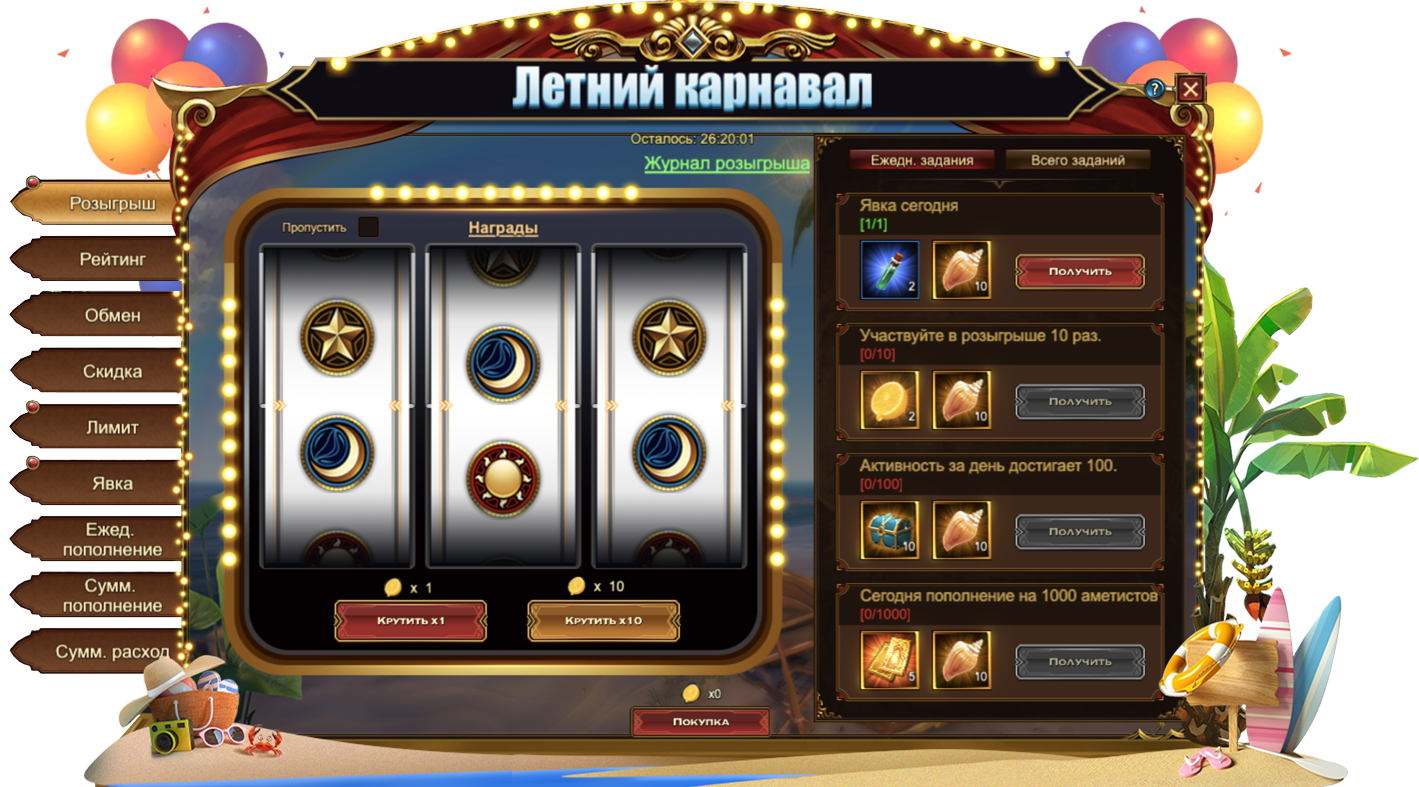The image size is (1419, 787).
Task: Select the Ежедн. задания tab
Action: (921, 160)
